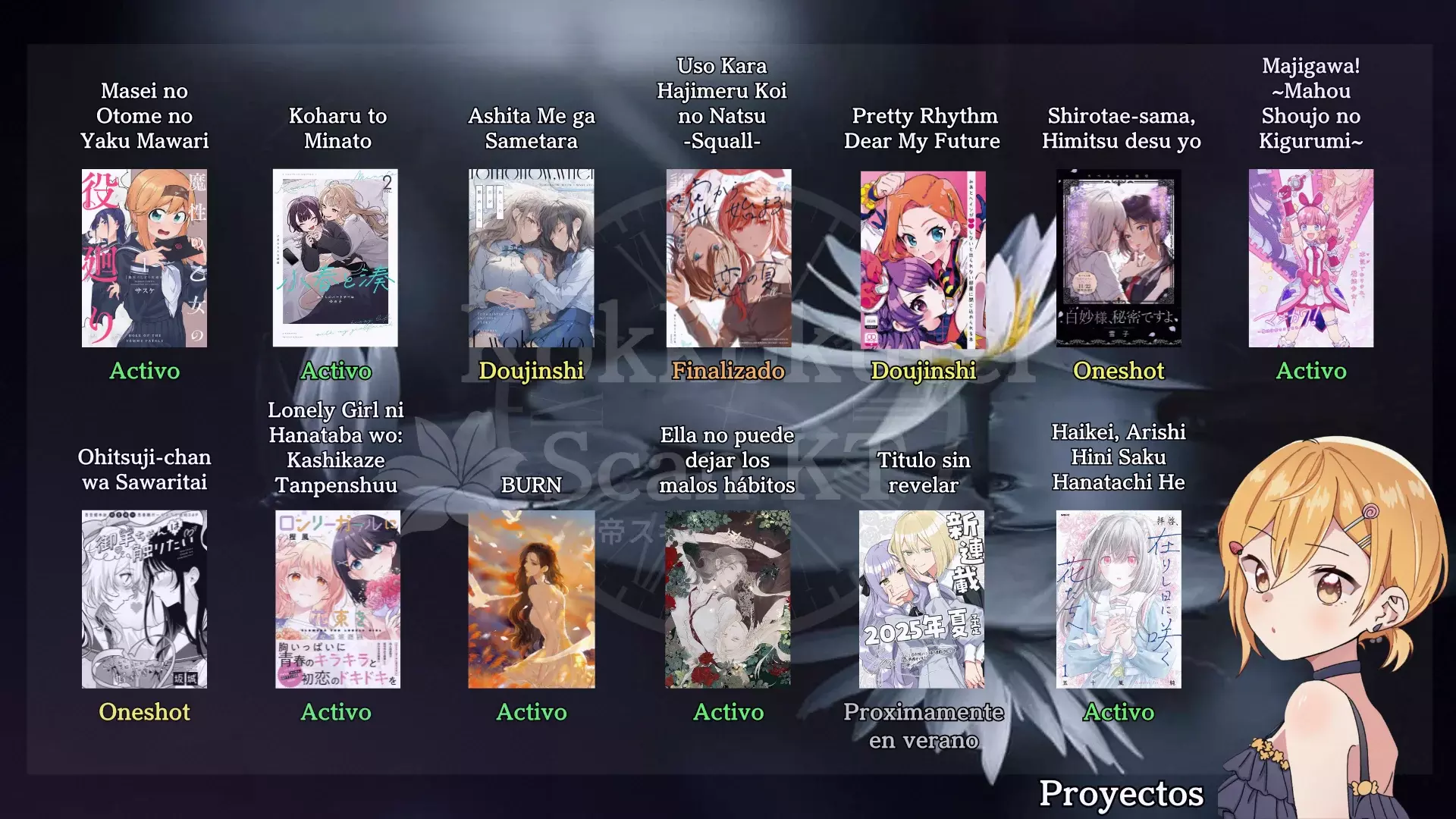Image resolution: width=1456 pixels, height=819 pixels.
Task: Choose the Majigawa! Mahou Shoujo no Kigurumi cover
Action: 1310,258
